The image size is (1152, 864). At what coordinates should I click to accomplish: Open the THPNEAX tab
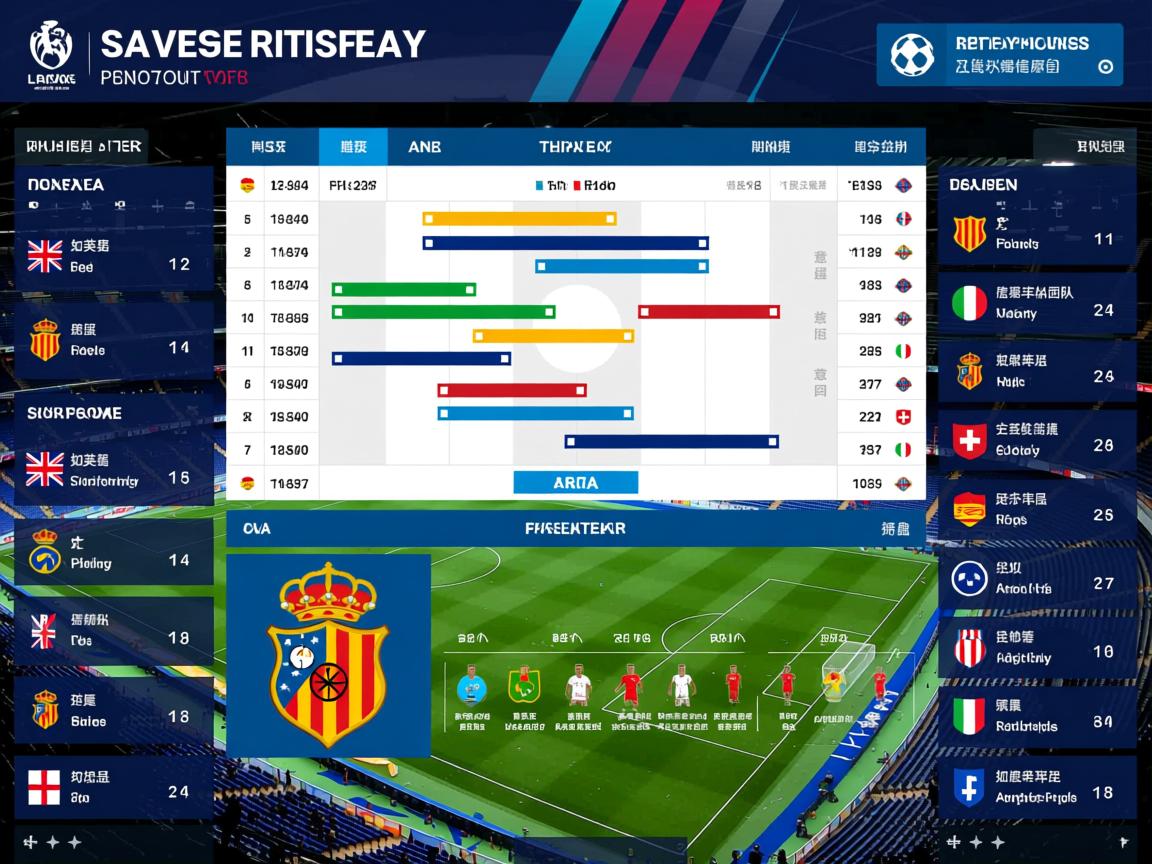[x=575, y=147]
